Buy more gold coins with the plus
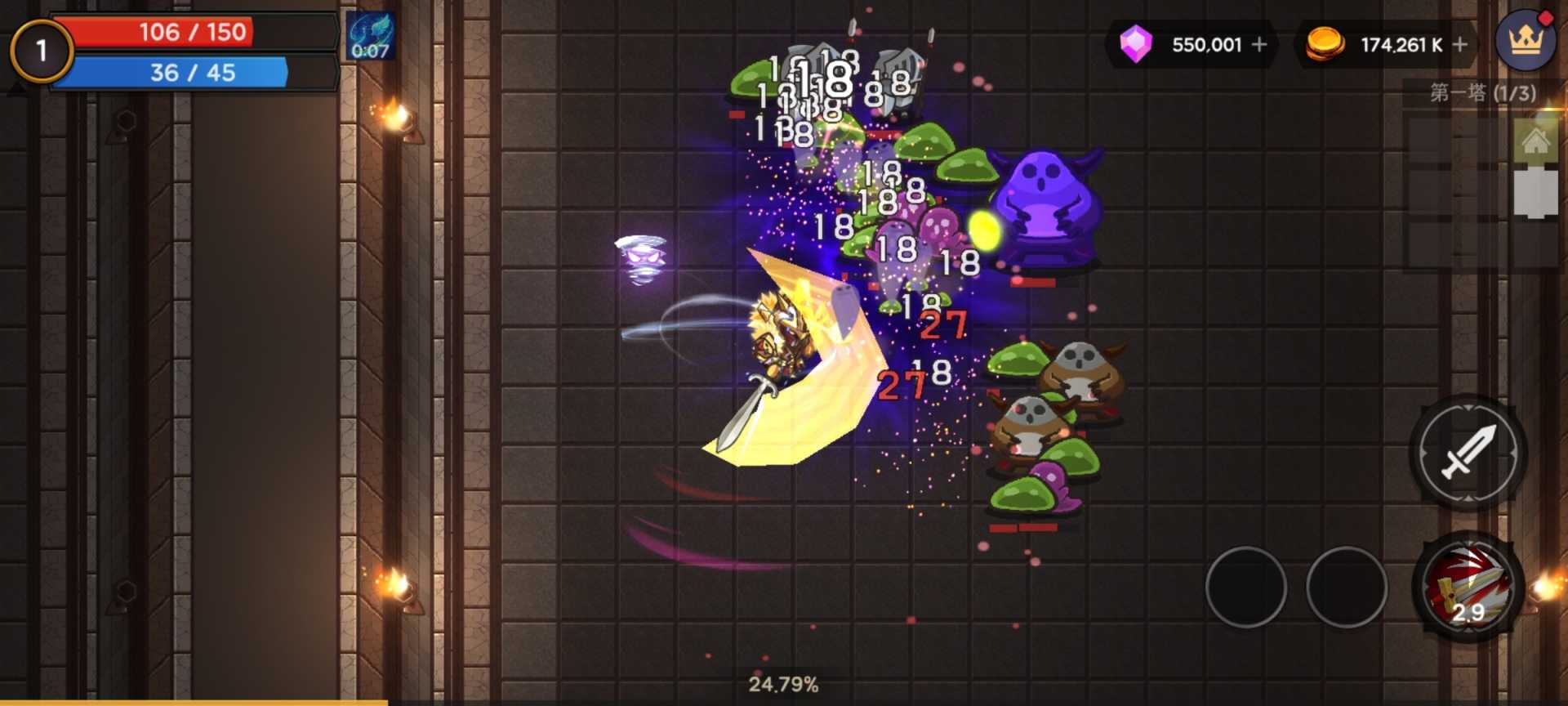Viewport: 1568px width, 706px height. click(x=1460, y=44)
